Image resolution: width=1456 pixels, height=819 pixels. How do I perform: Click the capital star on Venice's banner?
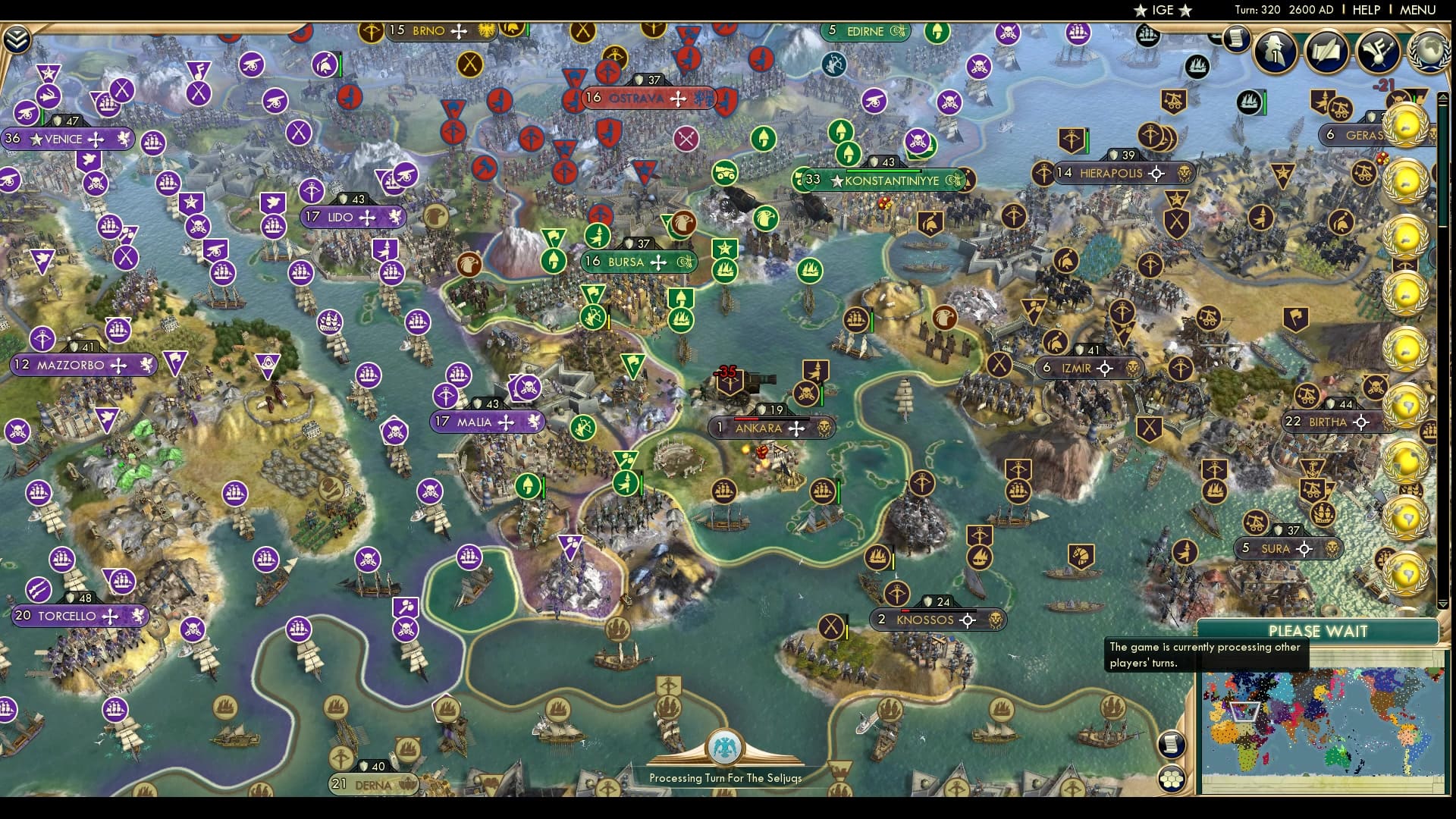[36, 139]
